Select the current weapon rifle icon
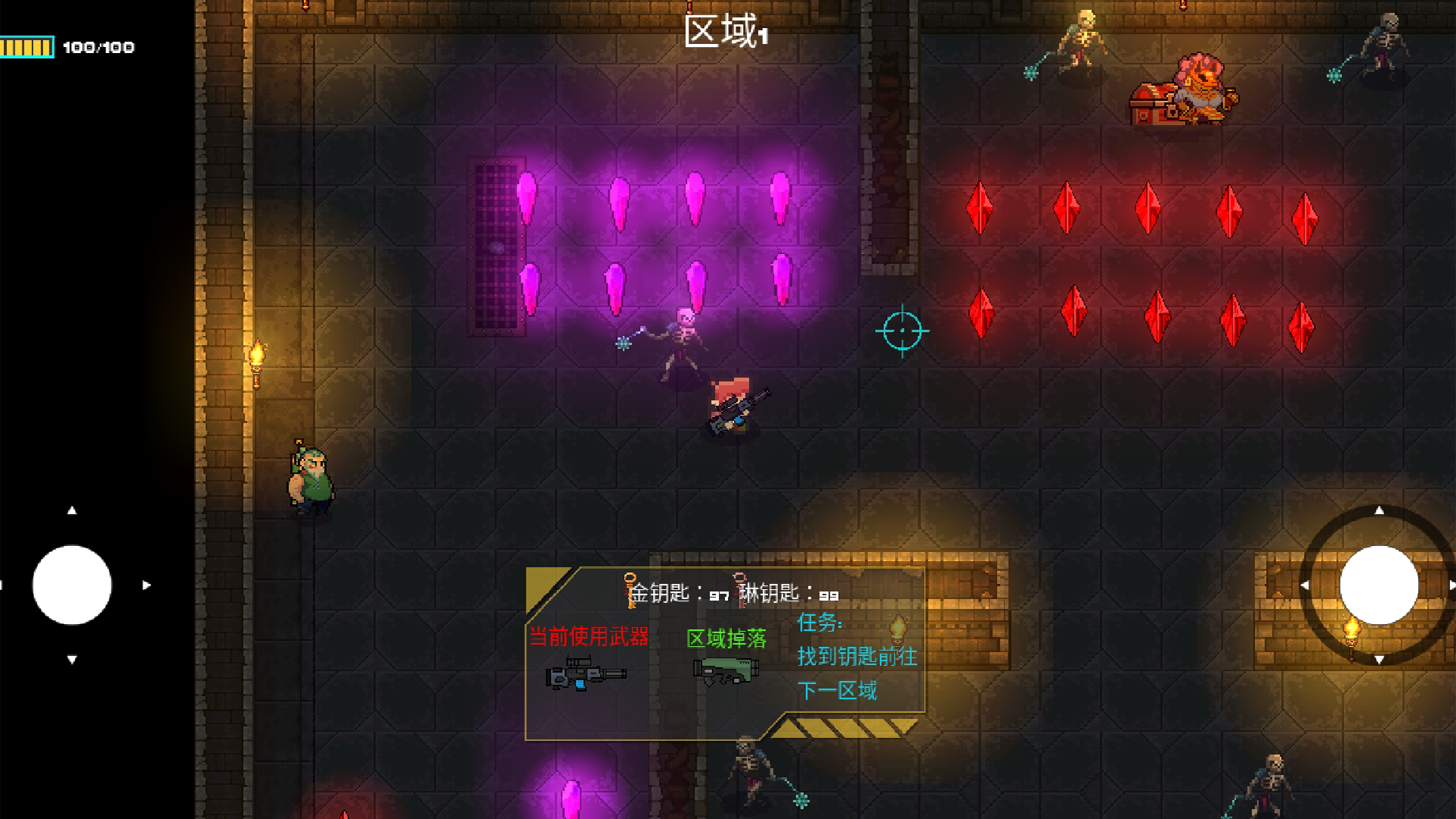The image size is (1456, 819). [585, 673]
